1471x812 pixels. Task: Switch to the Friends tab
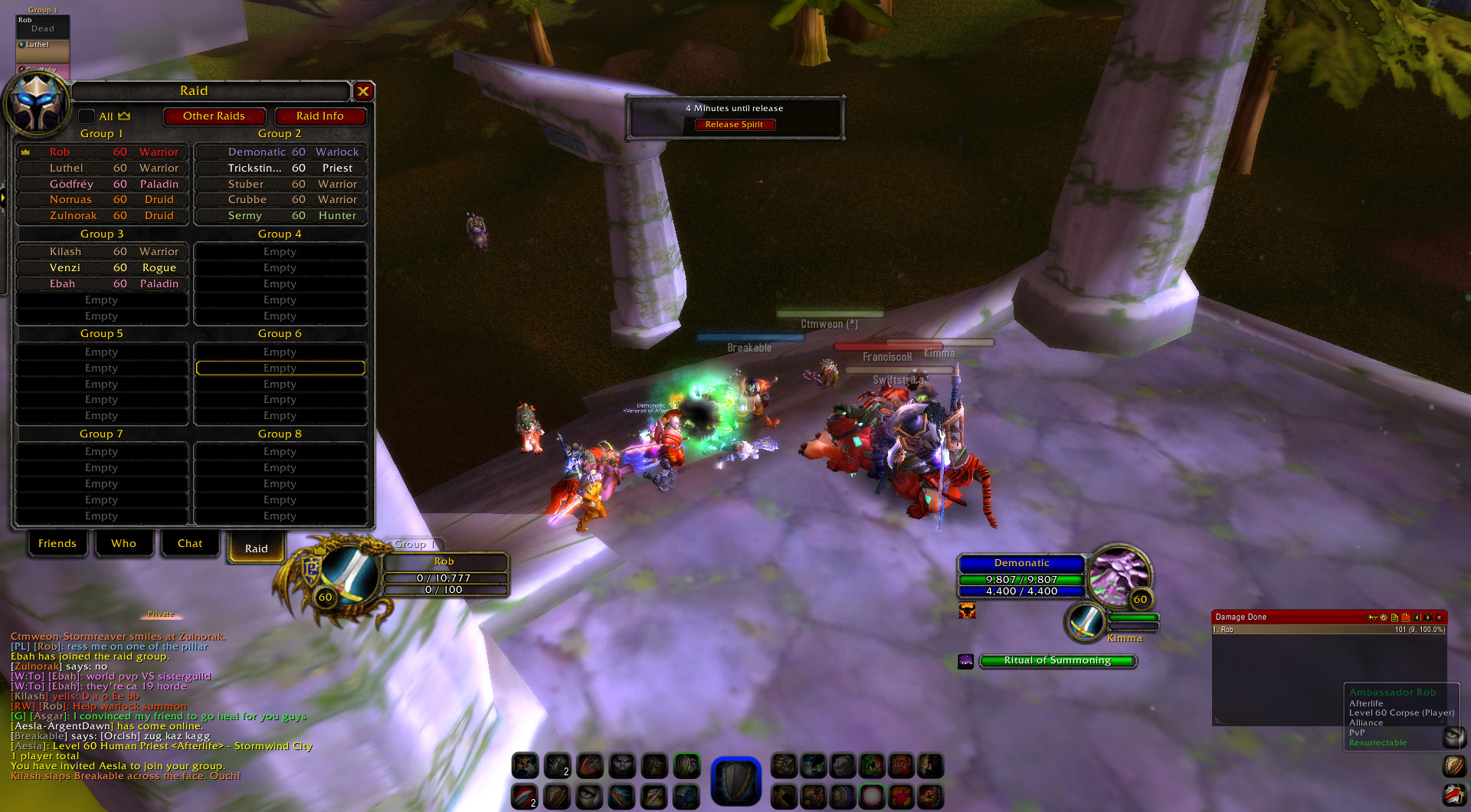(57, 544)
